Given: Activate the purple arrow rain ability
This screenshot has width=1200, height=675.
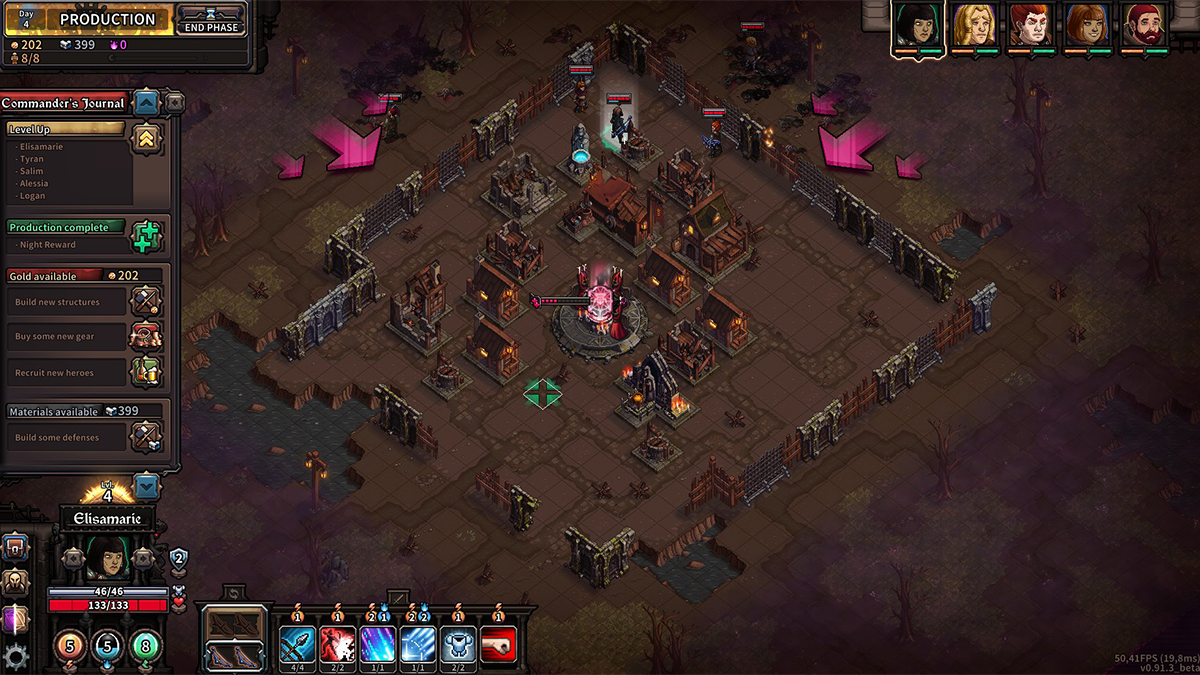Looking at the screenshot, I should [x=378, y=643].
